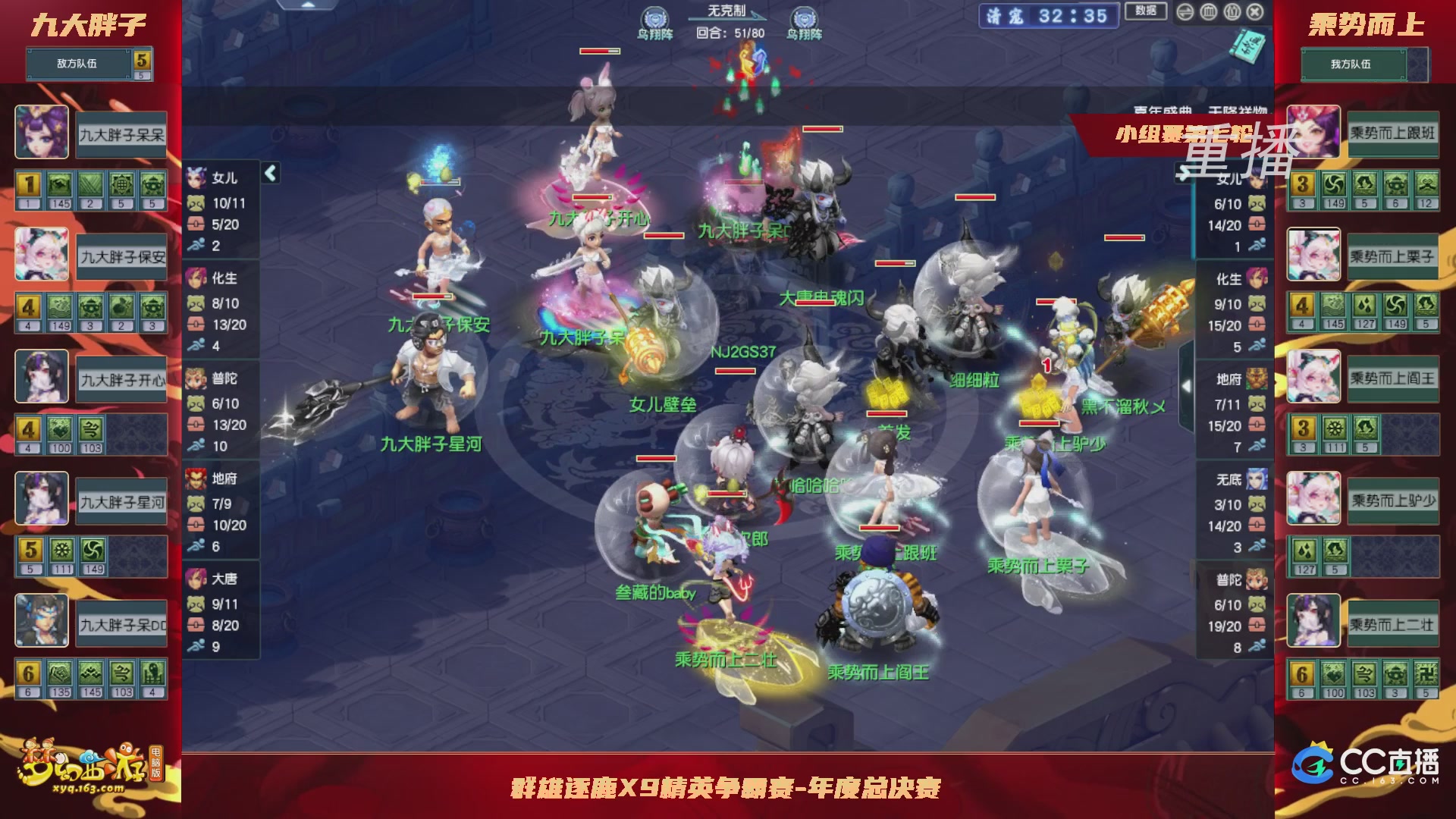Toggle the character view icon in the top-right control cluster

1232,12
